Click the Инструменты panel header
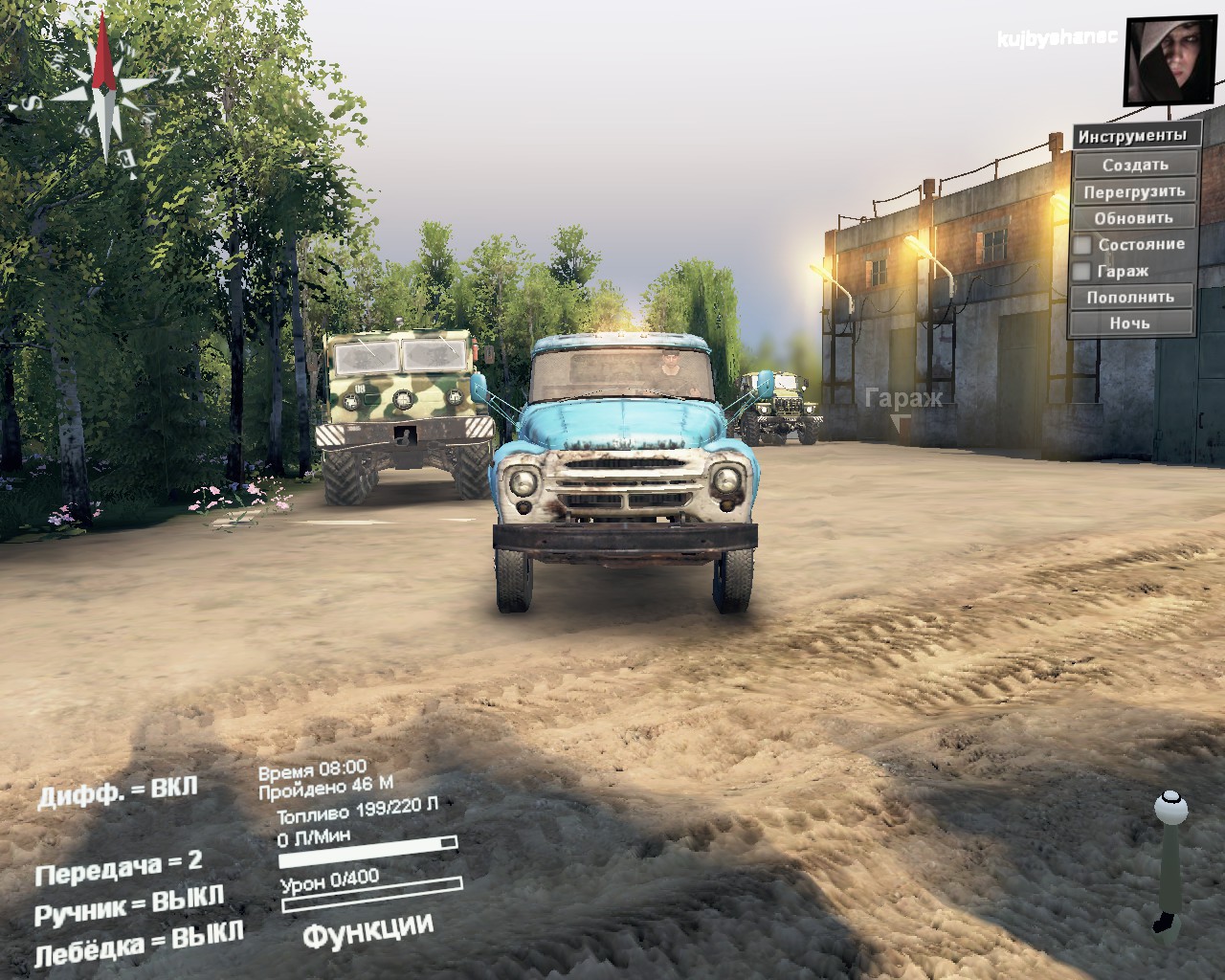The height and width of the screenshot is (980, 1225). [1135, 135]
